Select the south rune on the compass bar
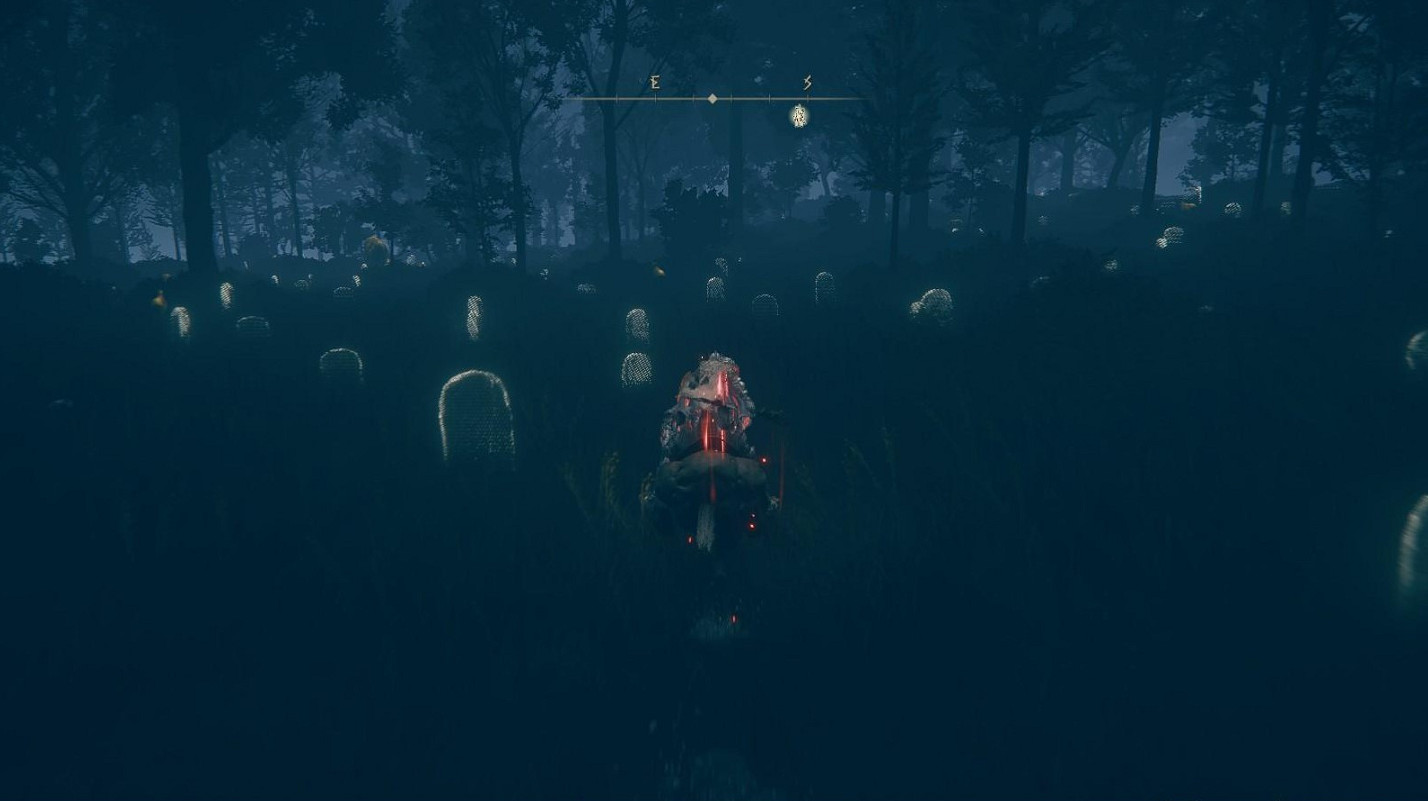Screen dimensions: 1428x801 point(807,83)
